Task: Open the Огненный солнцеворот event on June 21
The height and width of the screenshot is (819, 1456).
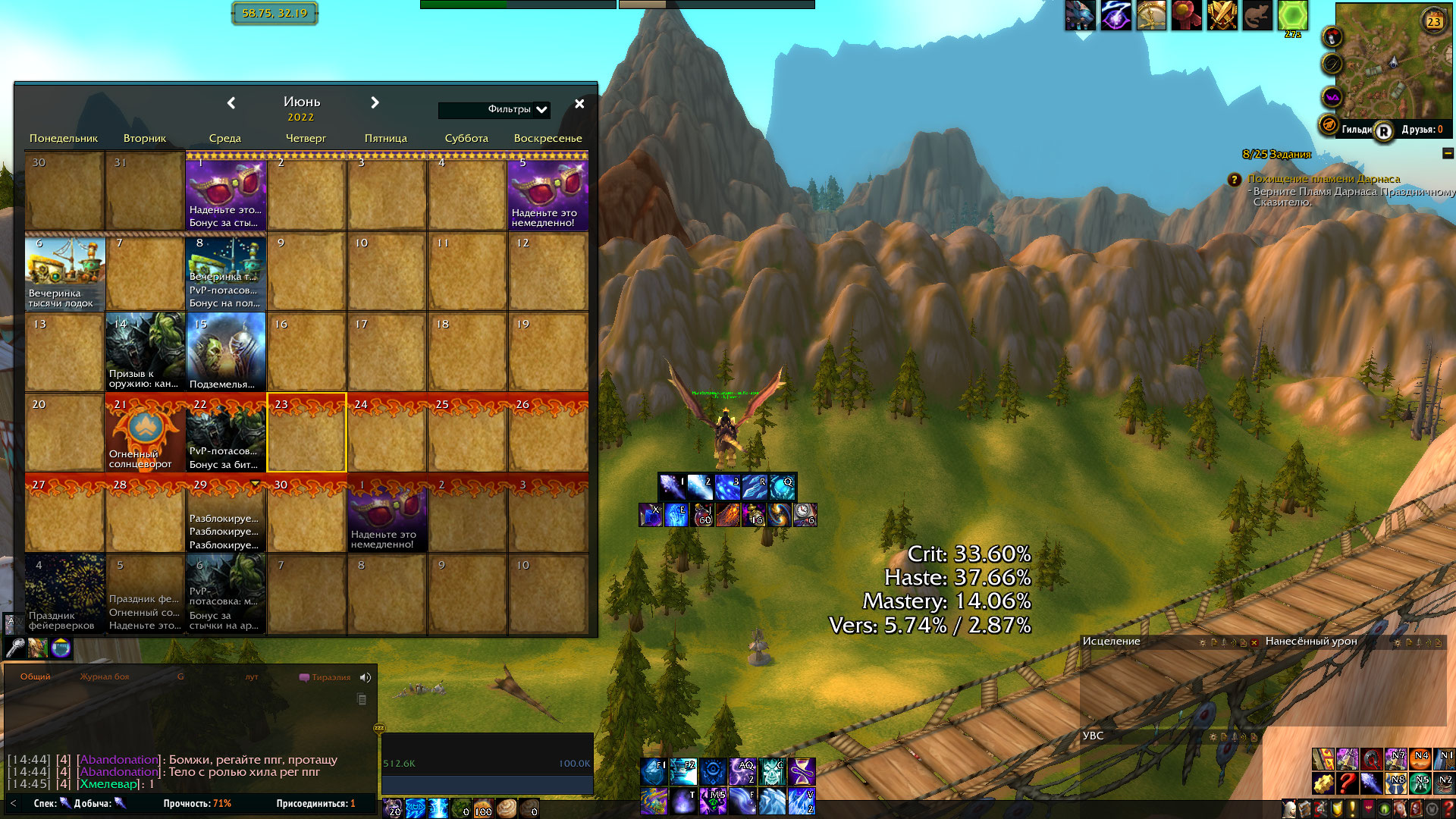Action: [x=145, y=433]
